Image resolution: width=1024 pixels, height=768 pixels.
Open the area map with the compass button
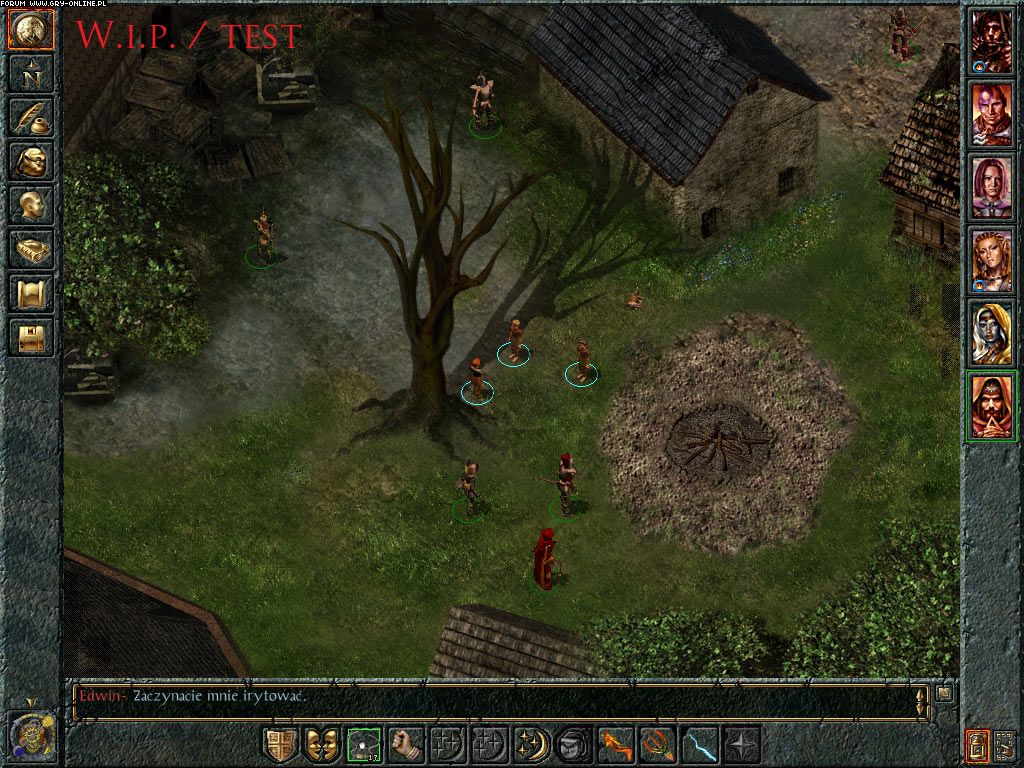(x=30, y=73)
